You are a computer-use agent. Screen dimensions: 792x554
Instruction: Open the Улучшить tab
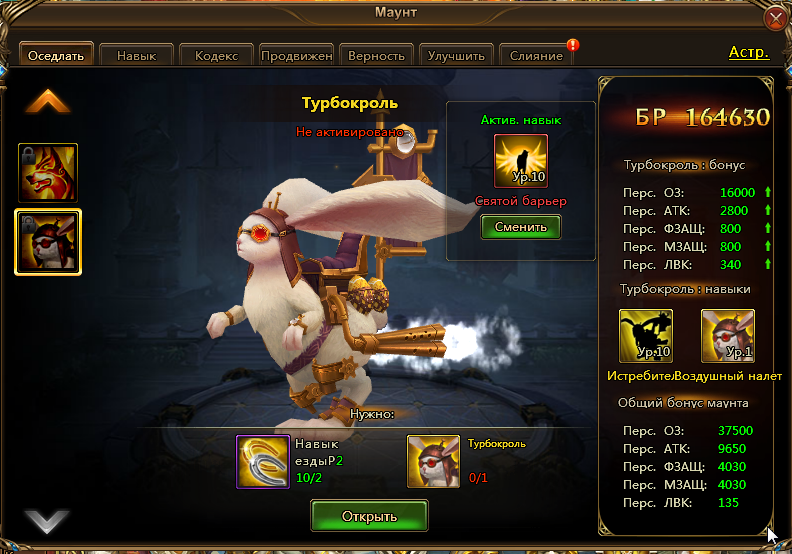tap(456, 56)
